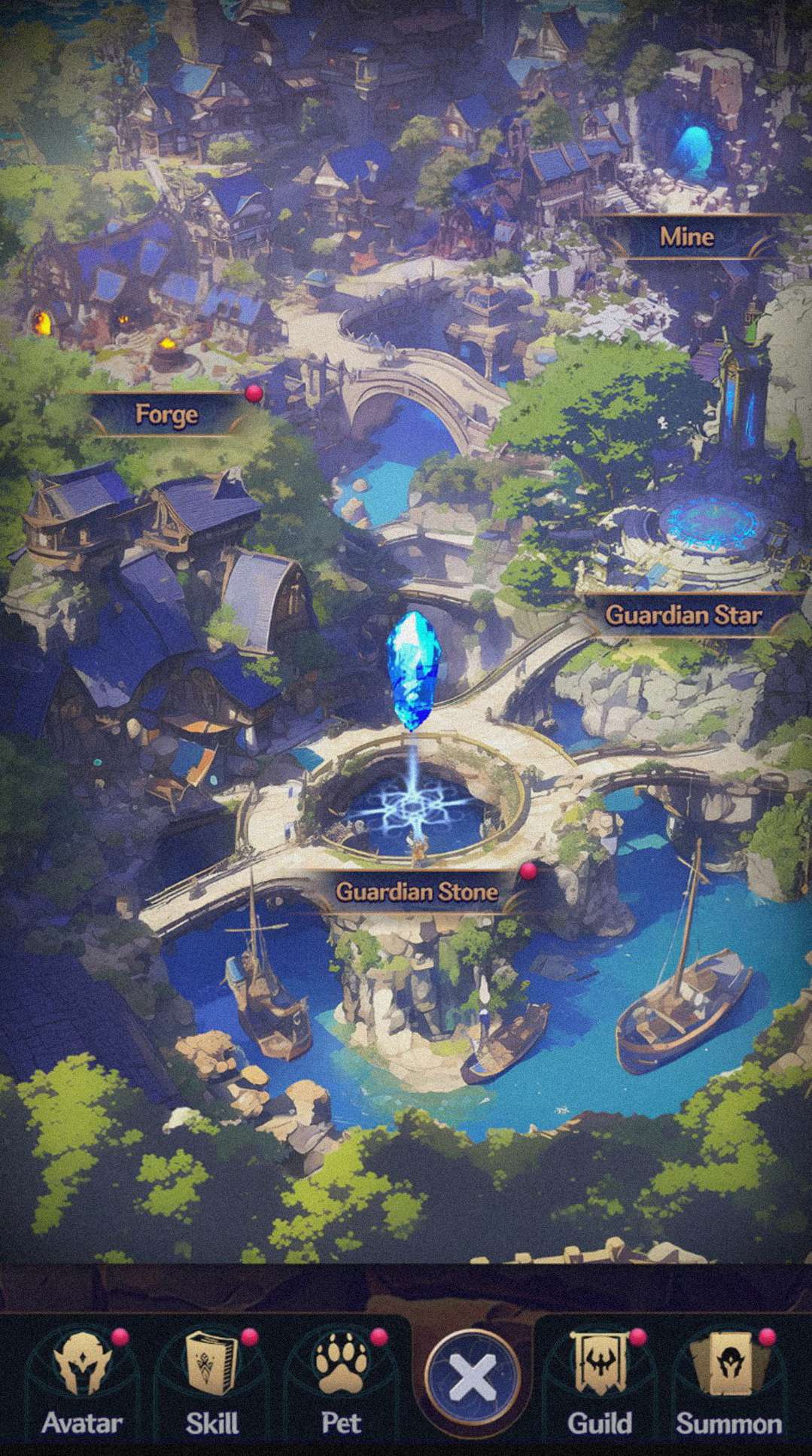Open the Forge location
This screenshot has width=812, height=1456.
click(167, 414)
